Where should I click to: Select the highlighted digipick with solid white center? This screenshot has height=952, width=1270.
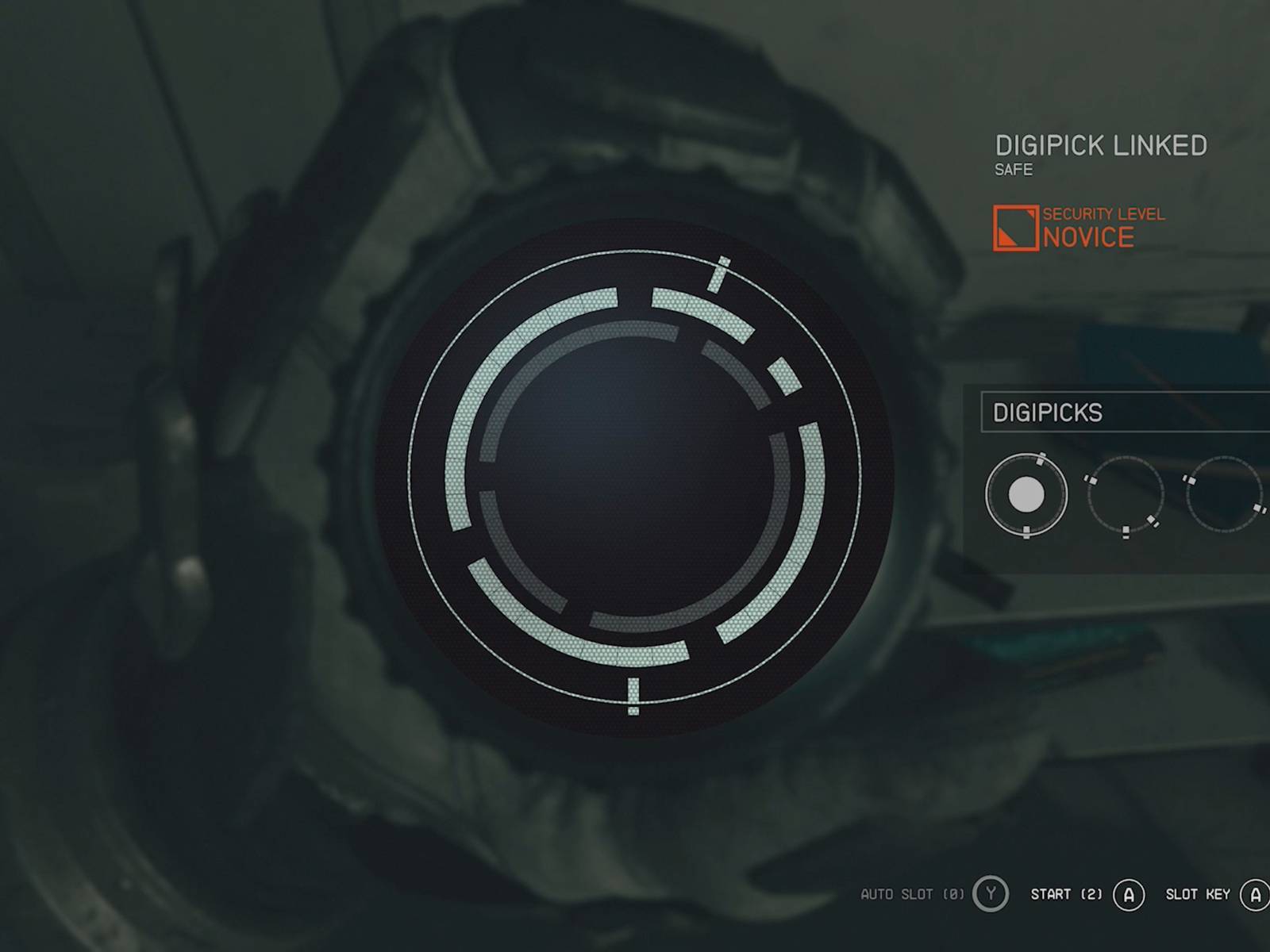(1026, 495)
